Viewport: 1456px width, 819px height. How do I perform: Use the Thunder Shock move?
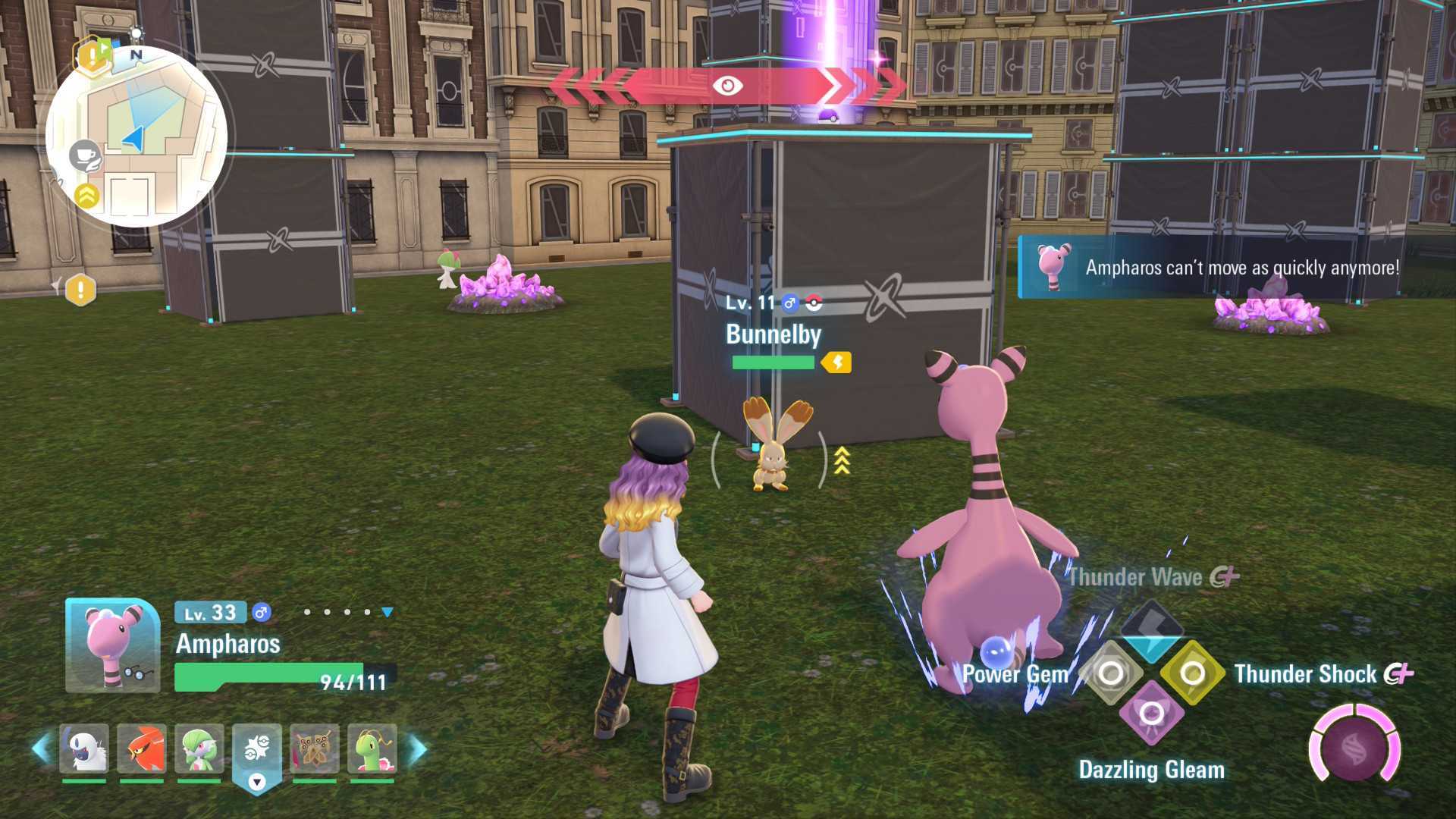pos(1192,673)
